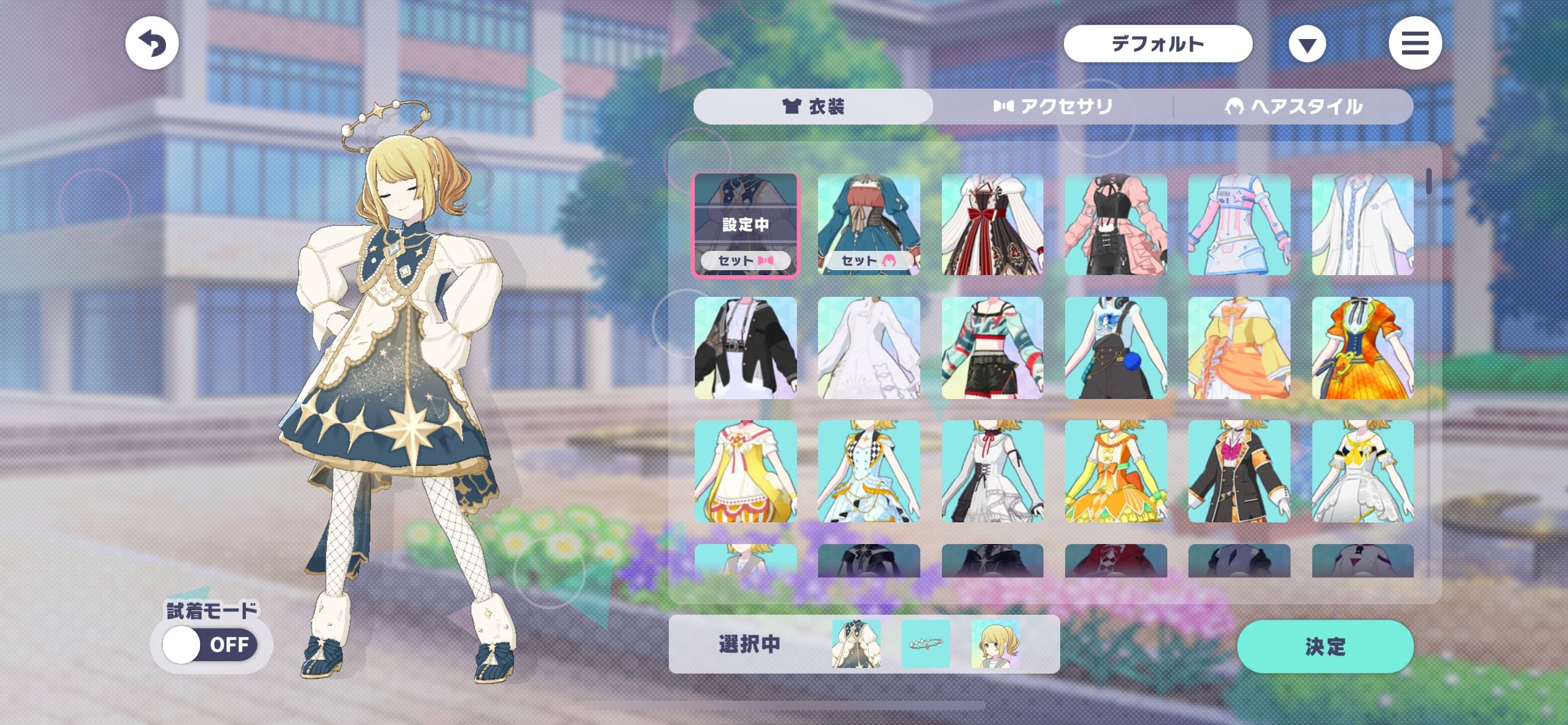Pick the white lab coat outfit
Screen dimensions: 1568x725
[x=1362, y=224]
